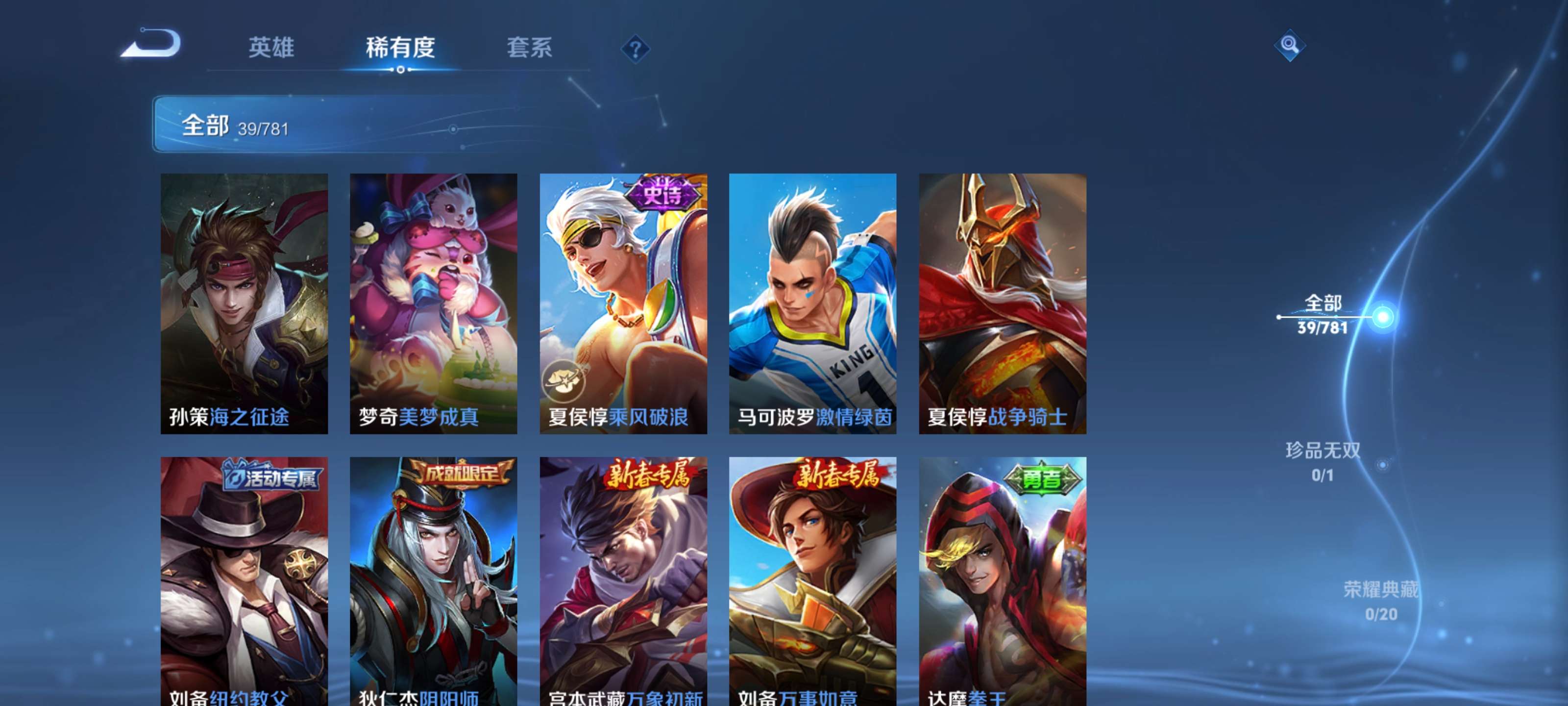Select 珍品无双 in the right sidebar

coord(1322,460)
